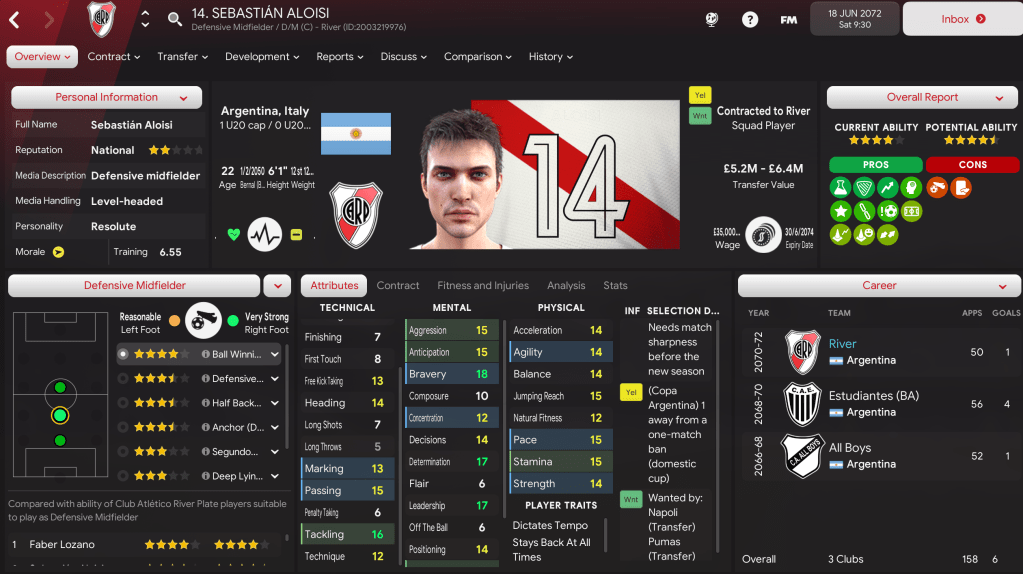This screenshot has width=1023, height=574.
Task: Open River team link in career list
Action: 842,344
